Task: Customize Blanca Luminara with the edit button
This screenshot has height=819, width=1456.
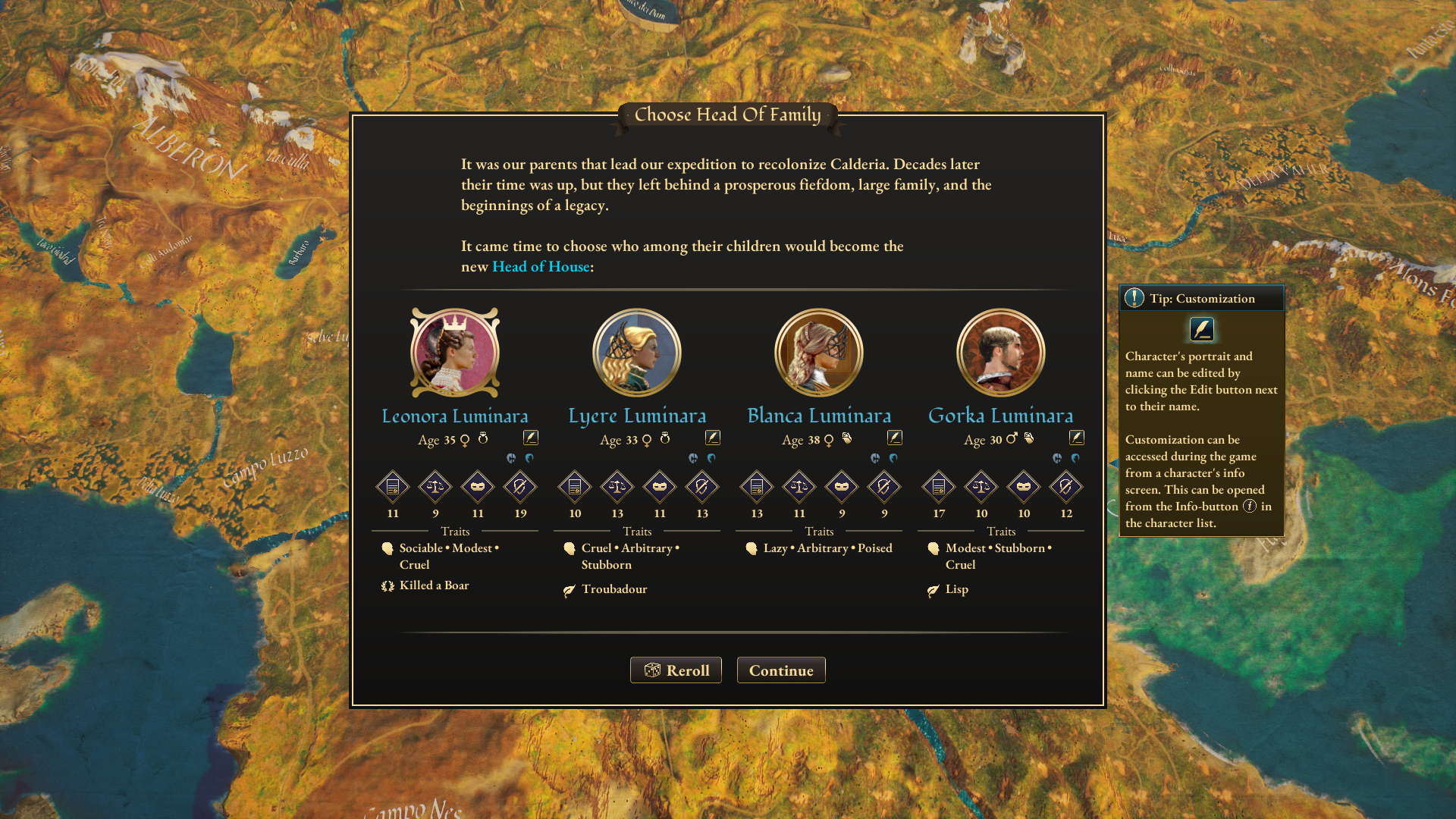Action: pyautogui.click(x=895, y=438)
